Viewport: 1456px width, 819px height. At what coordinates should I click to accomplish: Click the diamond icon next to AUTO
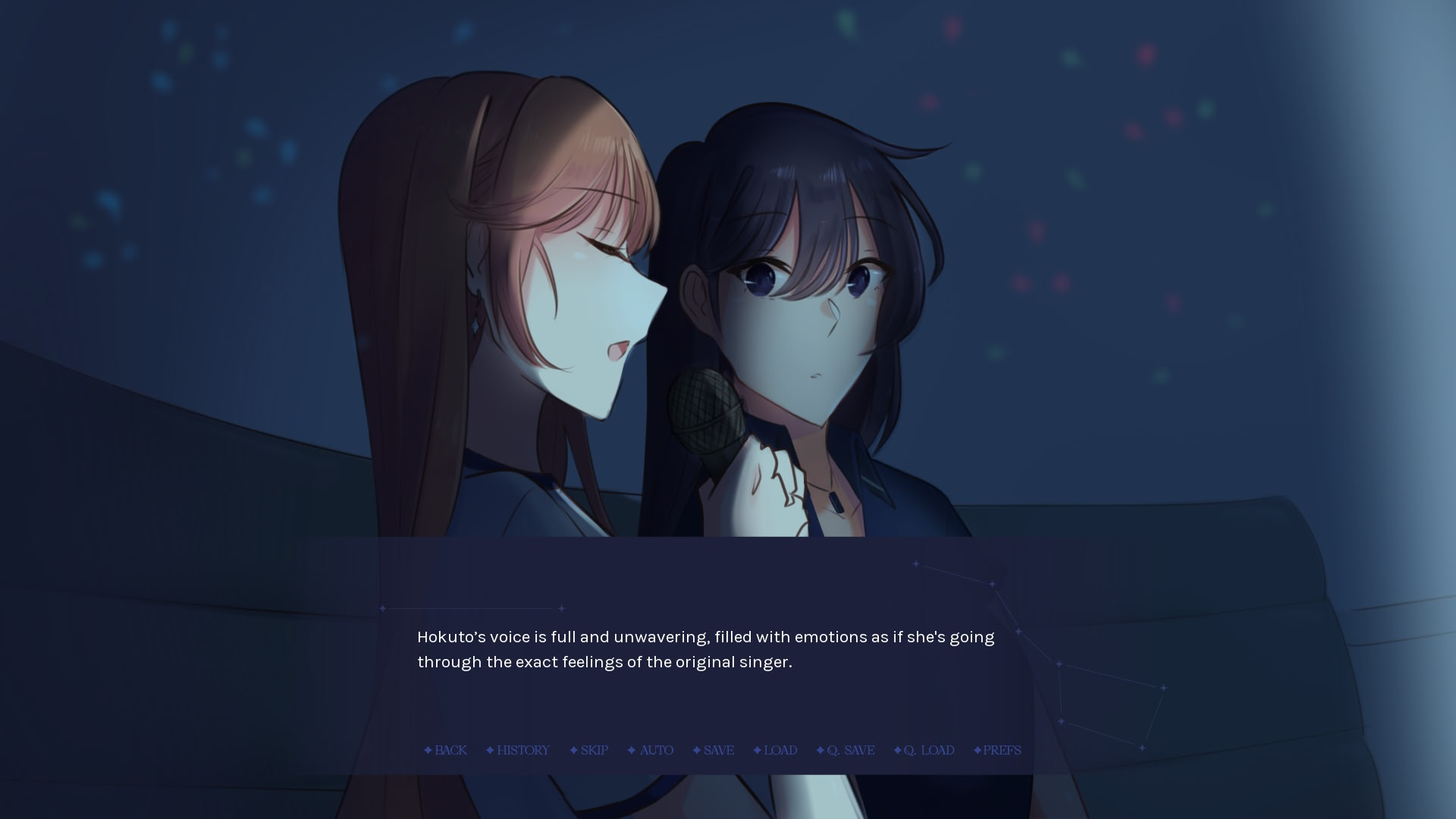click(631, 750)
